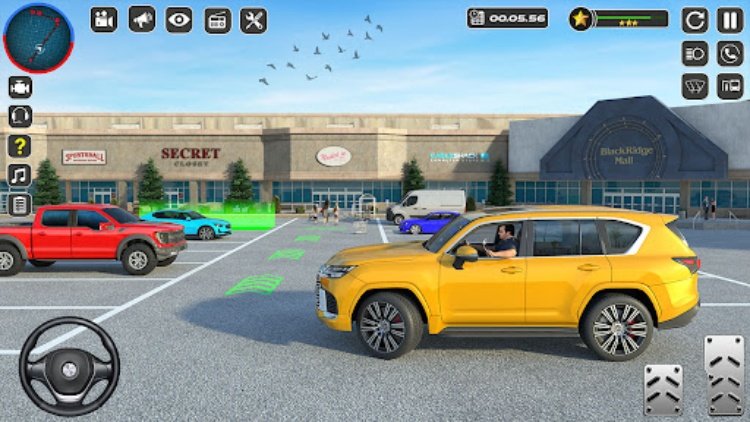Turn on the car radio
The image size is (750, 422).
[217, 20]
